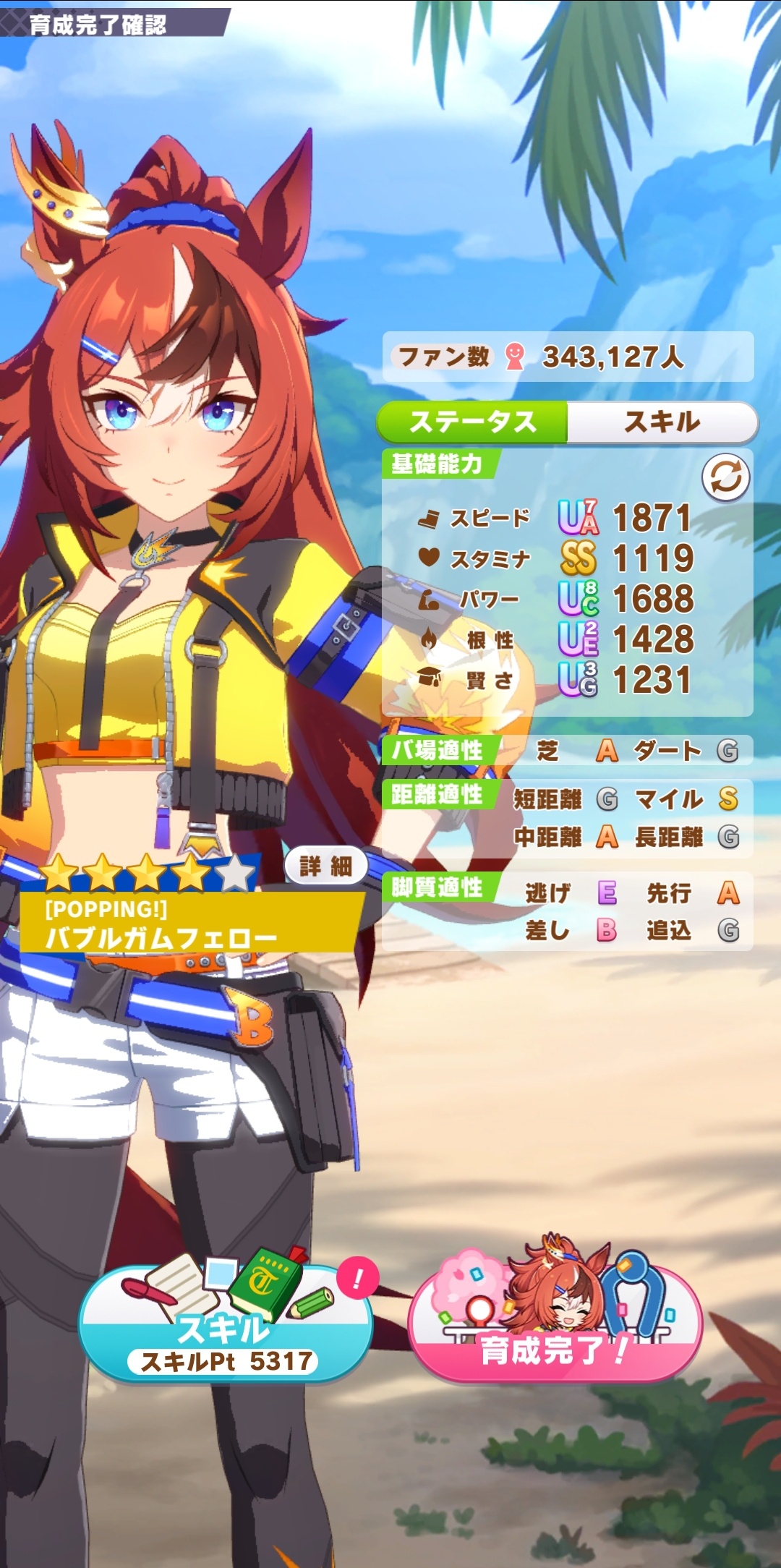Open the 詳細 details button
This screenshot has height=1568, width=781.
tap(325, 865)
